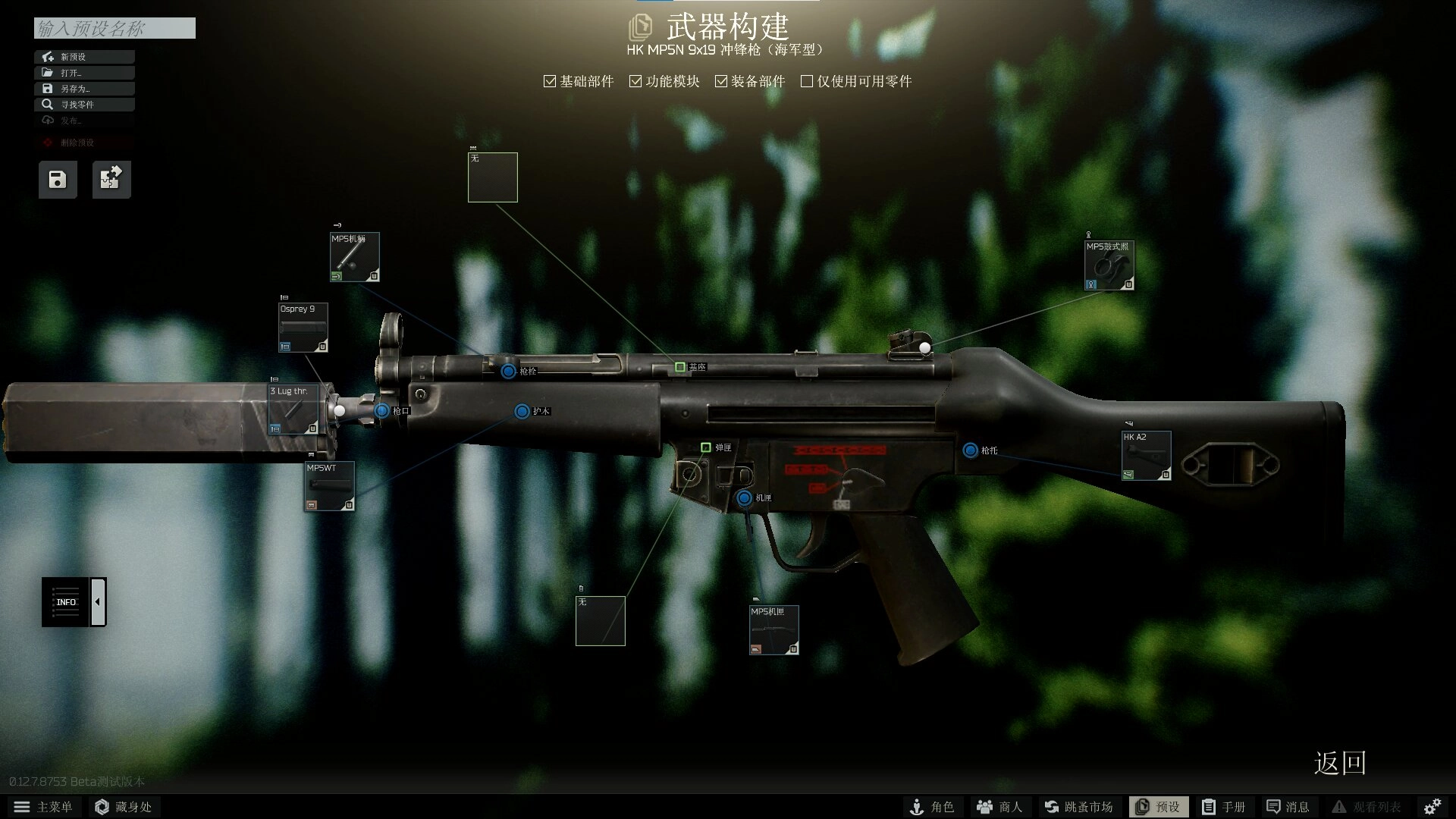Select the 3 Lug thread protector slot

[x=293, y=410]
